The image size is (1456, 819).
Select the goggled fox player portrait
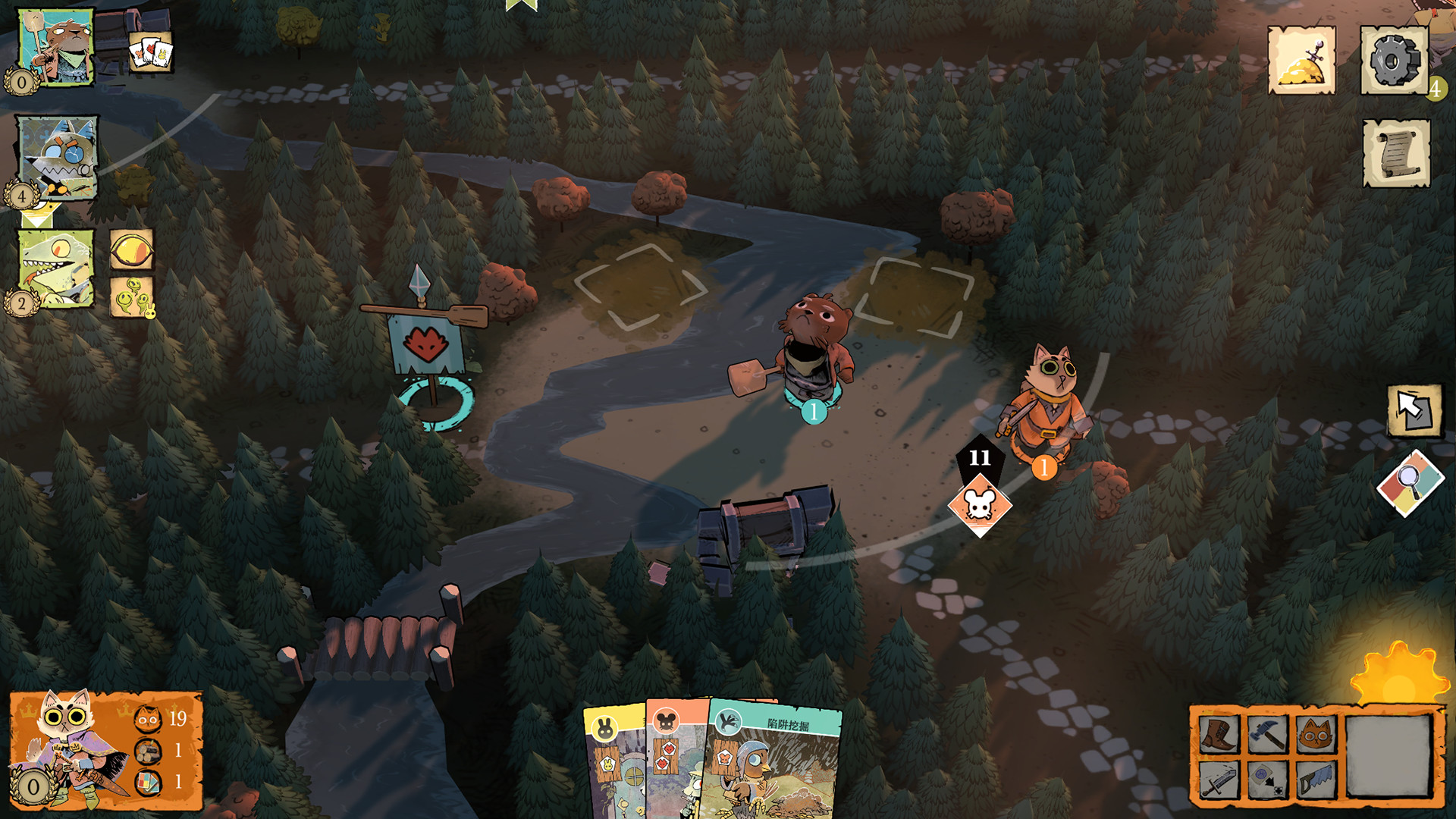pyautogui.click(x=58, y=158)
